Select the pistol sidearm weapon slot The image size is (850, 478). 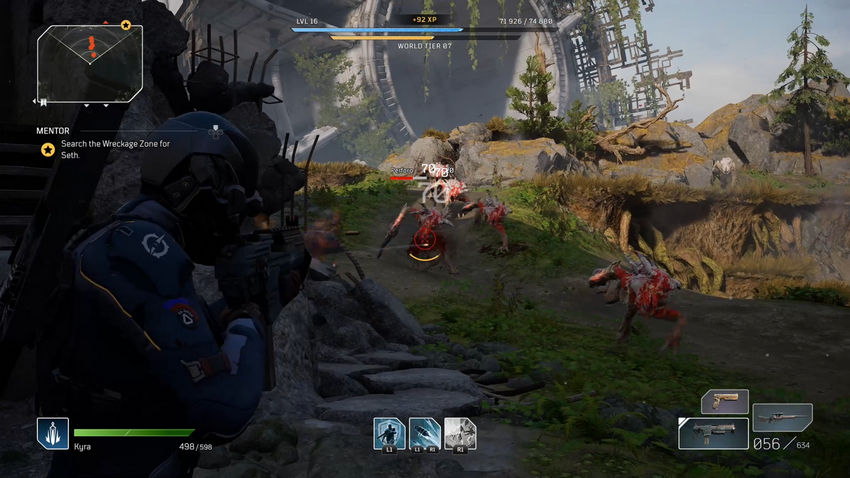(x=724, y=401)
